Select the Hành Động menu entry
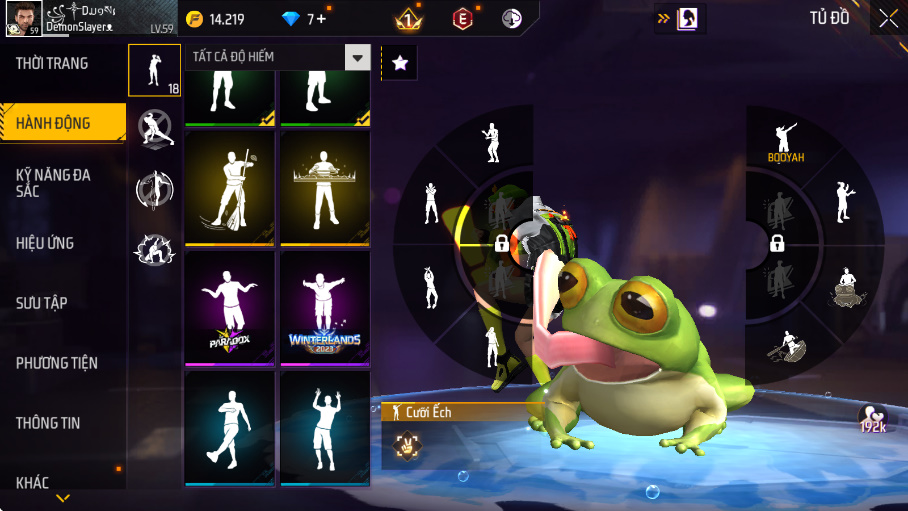Image resolution: width=908 pixels, height=511 pixels. tap(54, 124)
